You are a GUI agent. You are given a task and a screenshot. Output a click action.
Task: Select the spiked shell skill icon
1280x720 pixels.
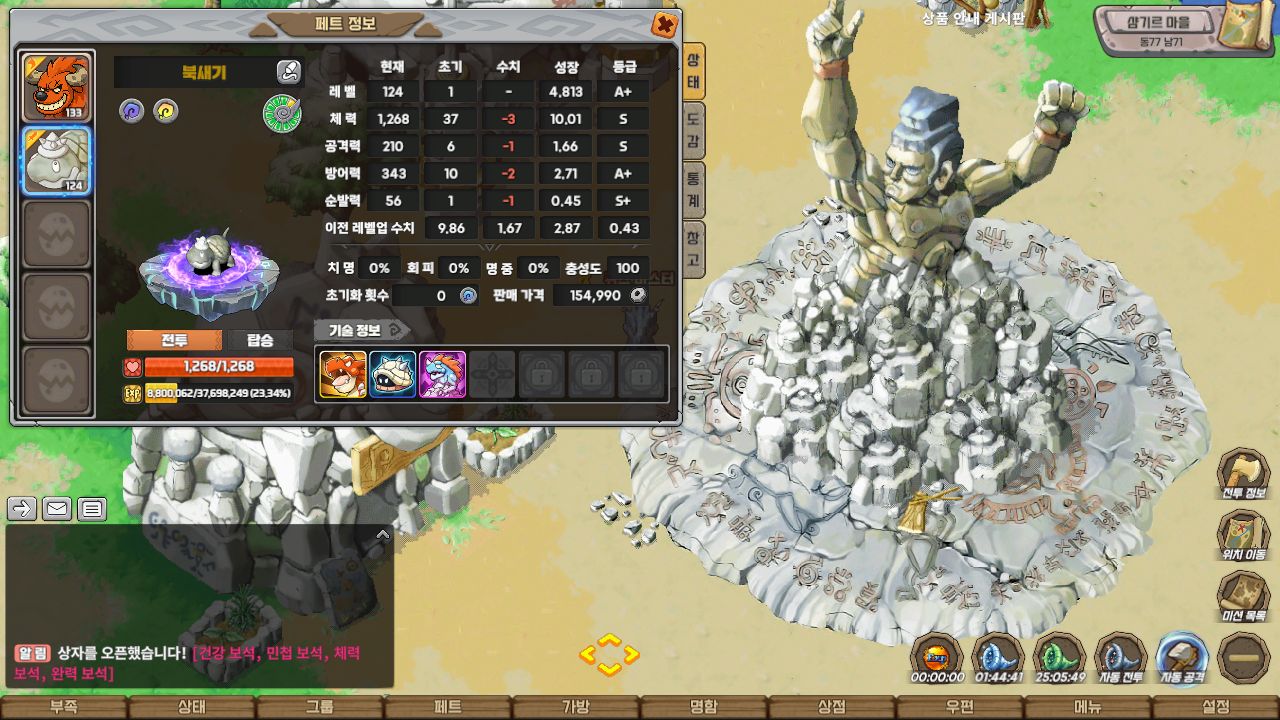coord(392,374)
